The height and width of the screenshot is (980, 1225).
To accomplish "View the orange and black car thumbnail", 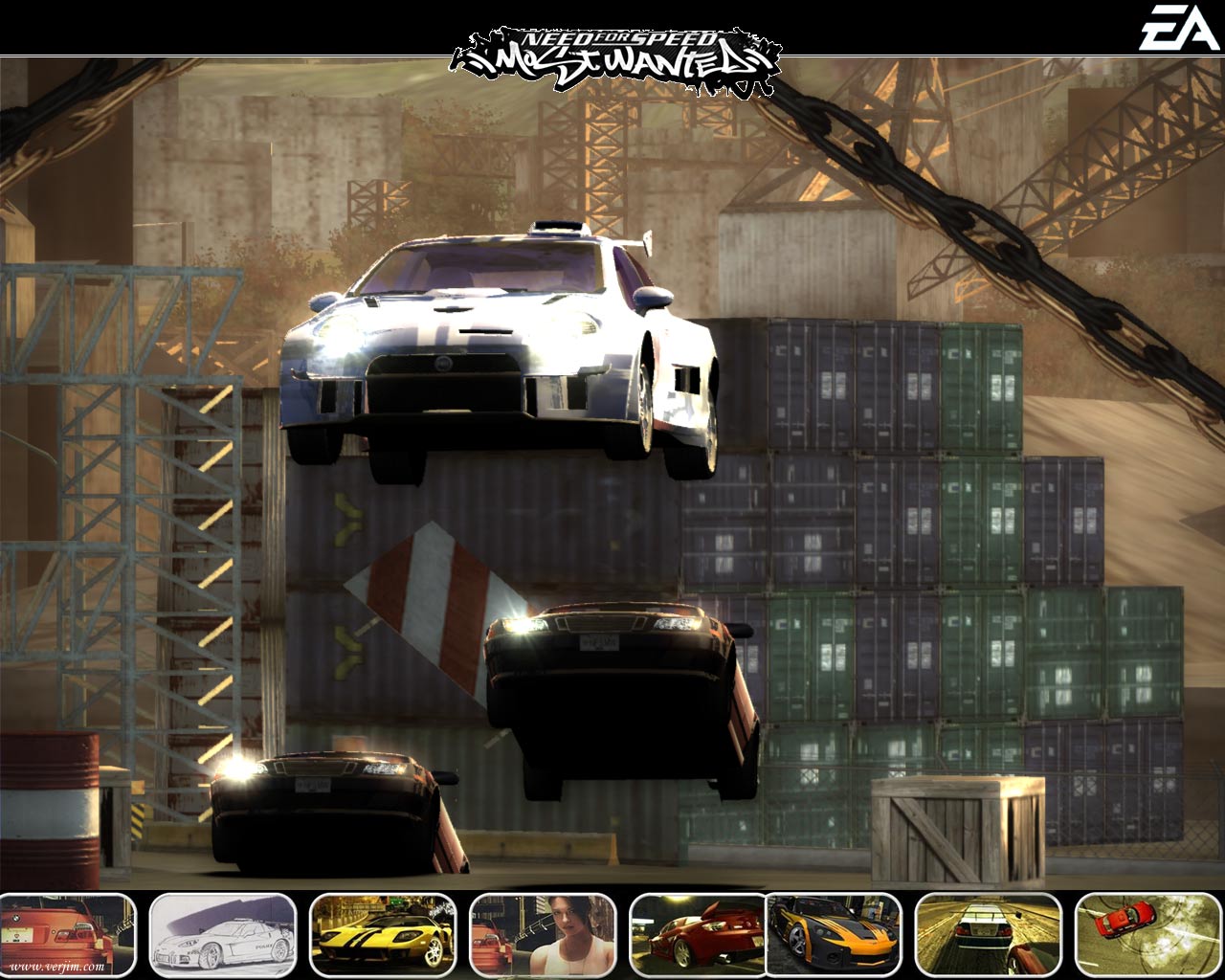I will 835,934.
